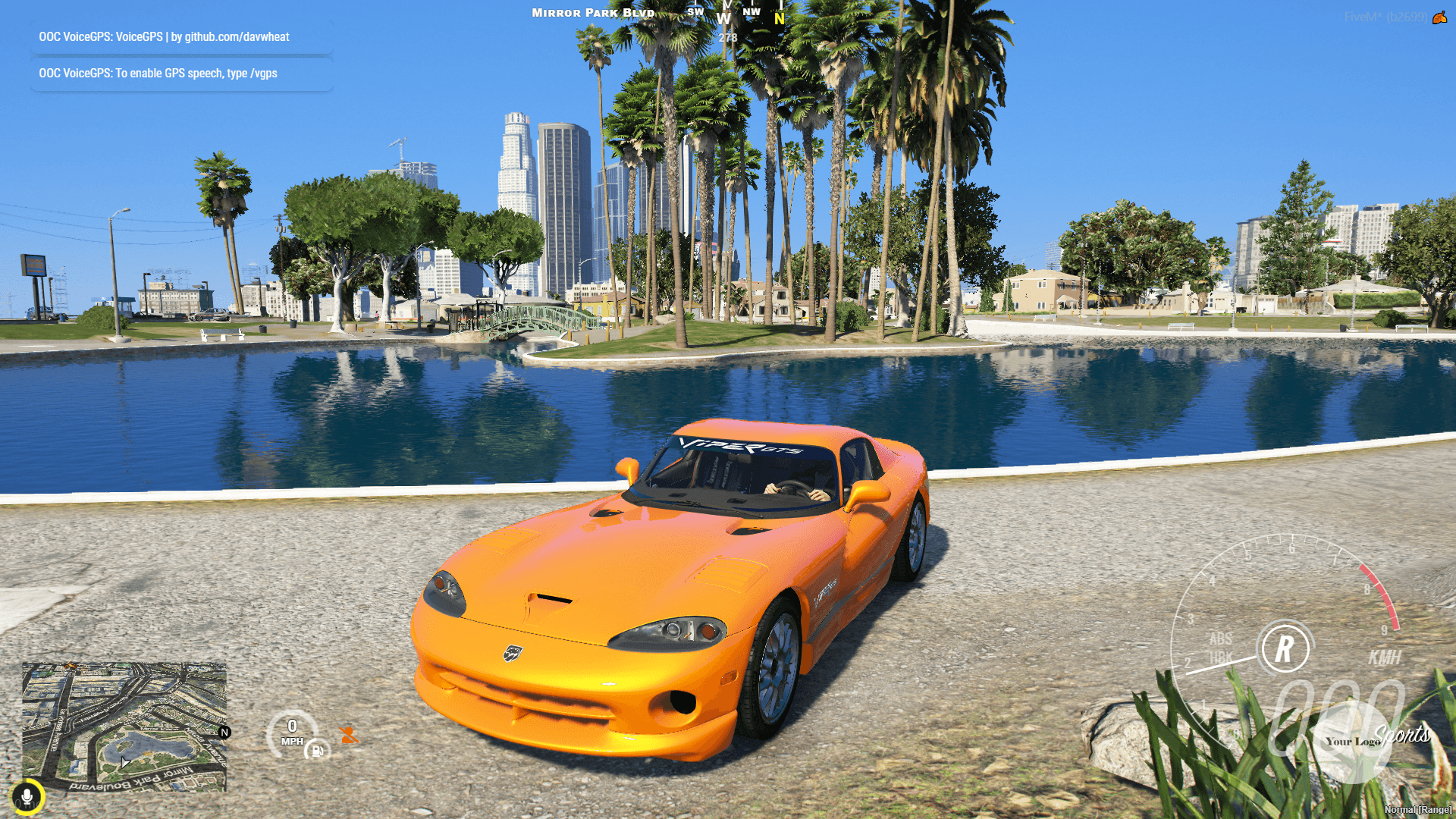
Task: Select the N compass marker on the minimap
Action: pyautogui.click(x=223, y=731)
